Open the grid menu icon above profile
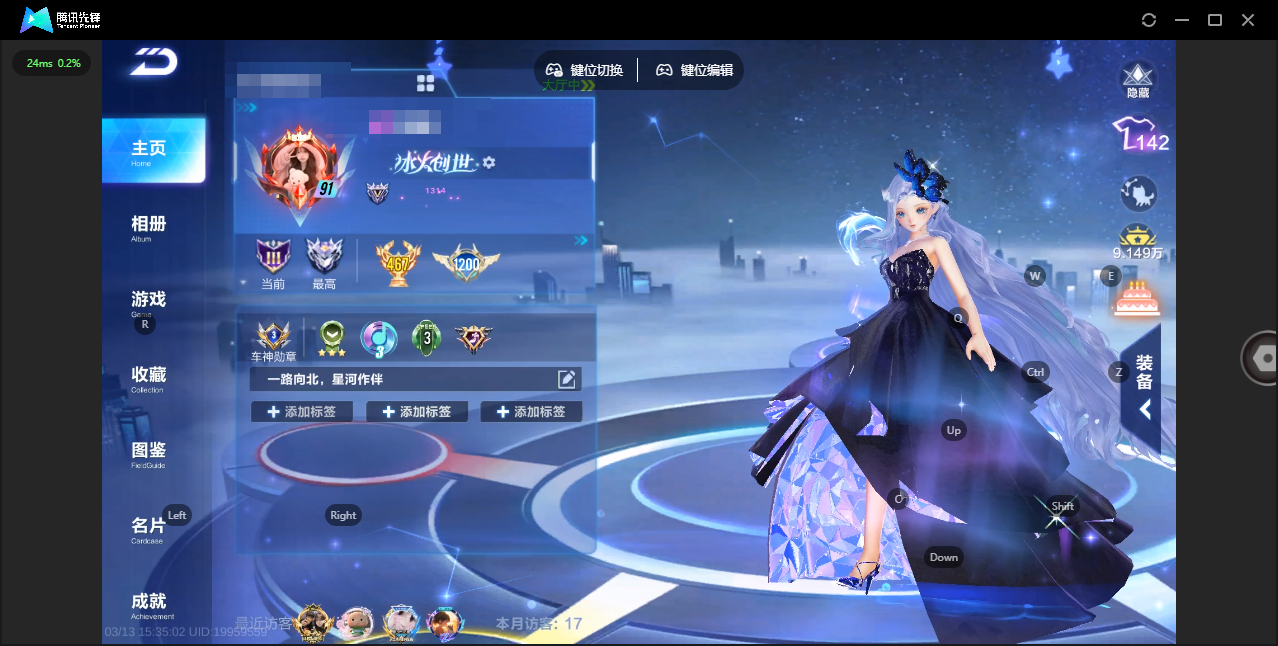This screenshot has width=1278, height=646. point(426,83)
